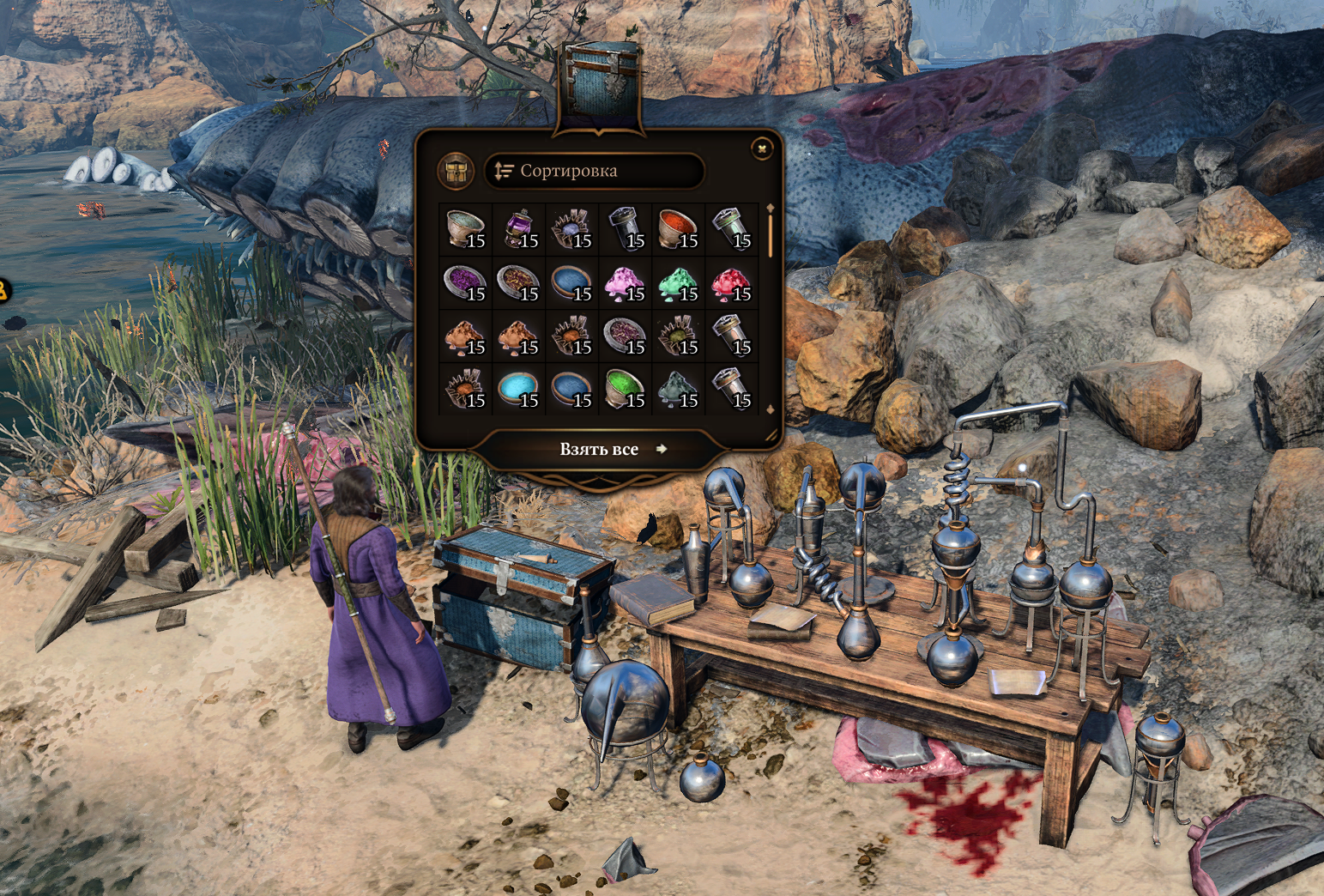Open the 'Сортировка' sorting dropdown
This screenshot has width=1324, height=896.
pyautogui.click(x=594, y=171)
